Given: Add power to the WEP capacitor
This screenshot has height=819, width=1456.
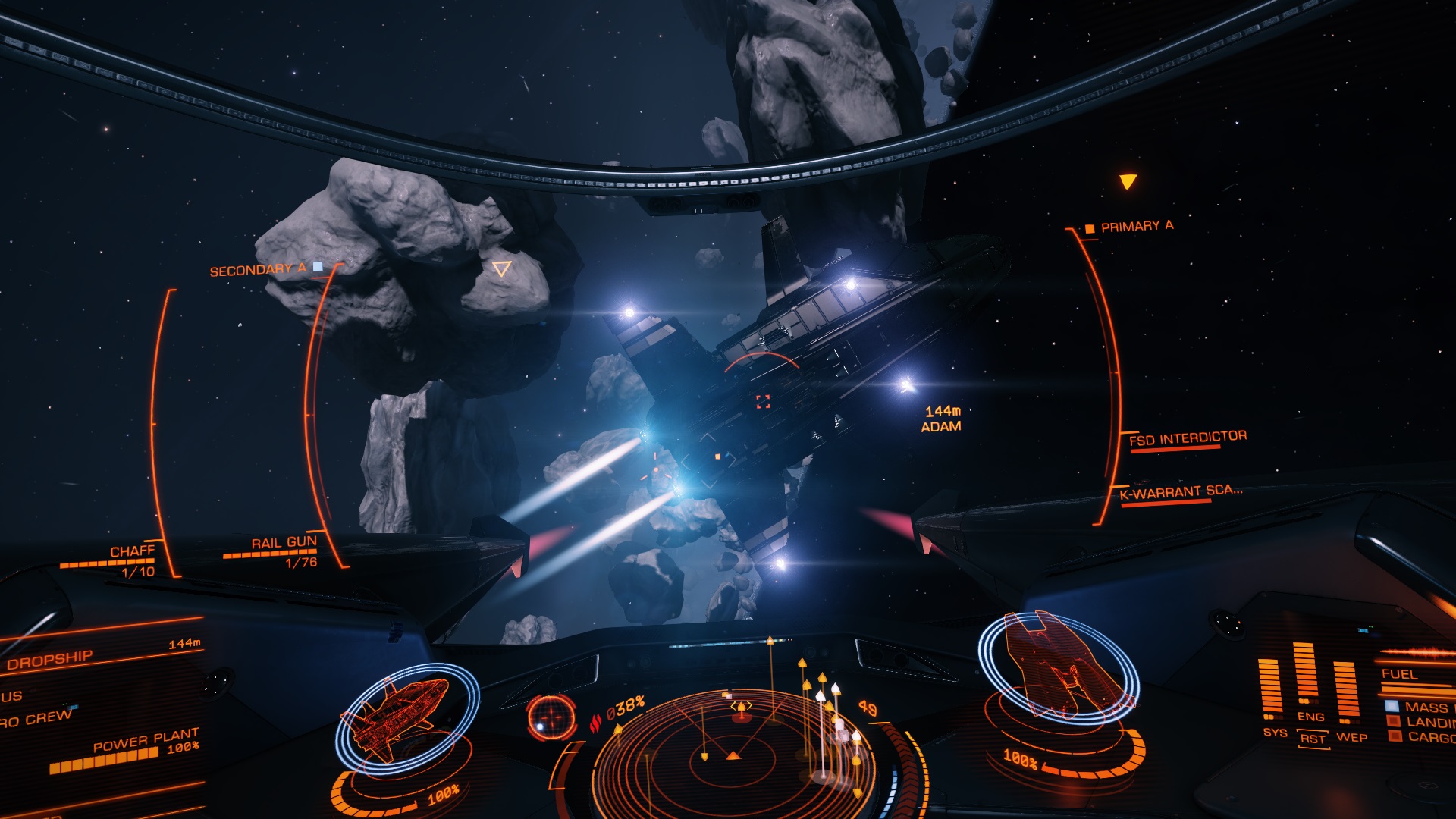Looking at the screenshot, I should coord(1351,737).
